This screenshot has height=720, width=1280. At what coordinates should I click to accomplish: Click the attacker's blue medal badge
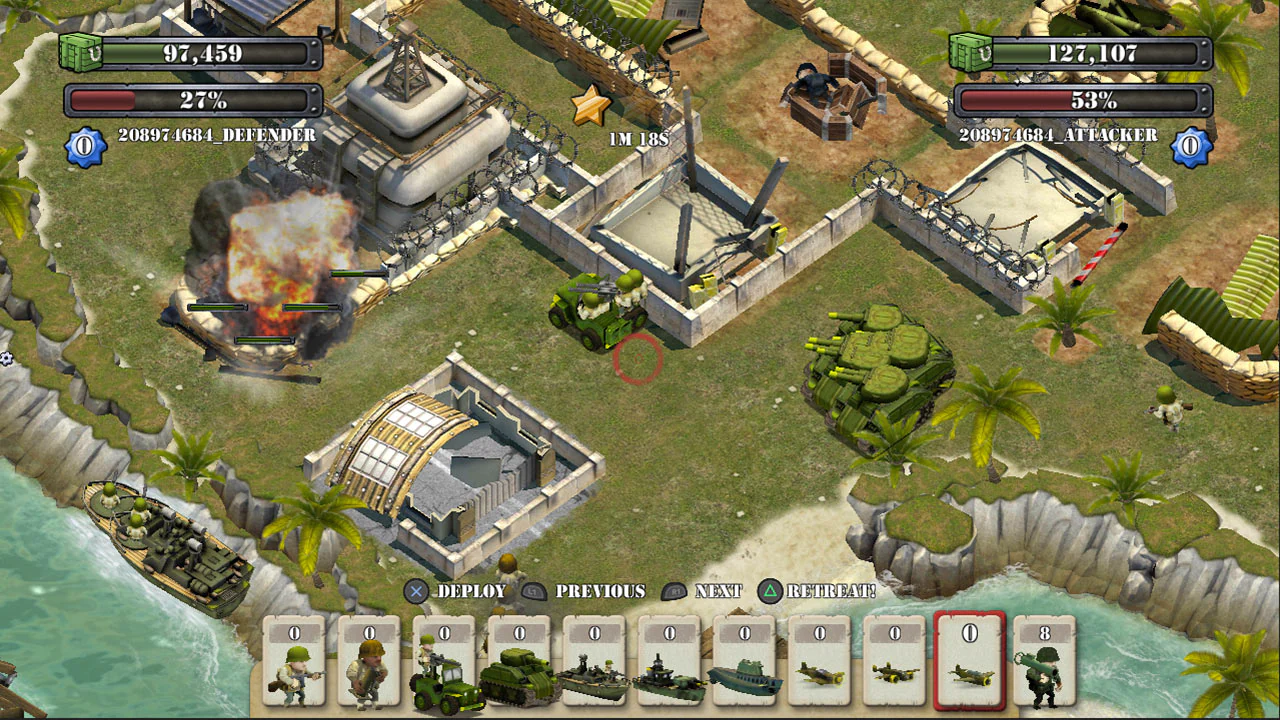[x=1190, y=144]
